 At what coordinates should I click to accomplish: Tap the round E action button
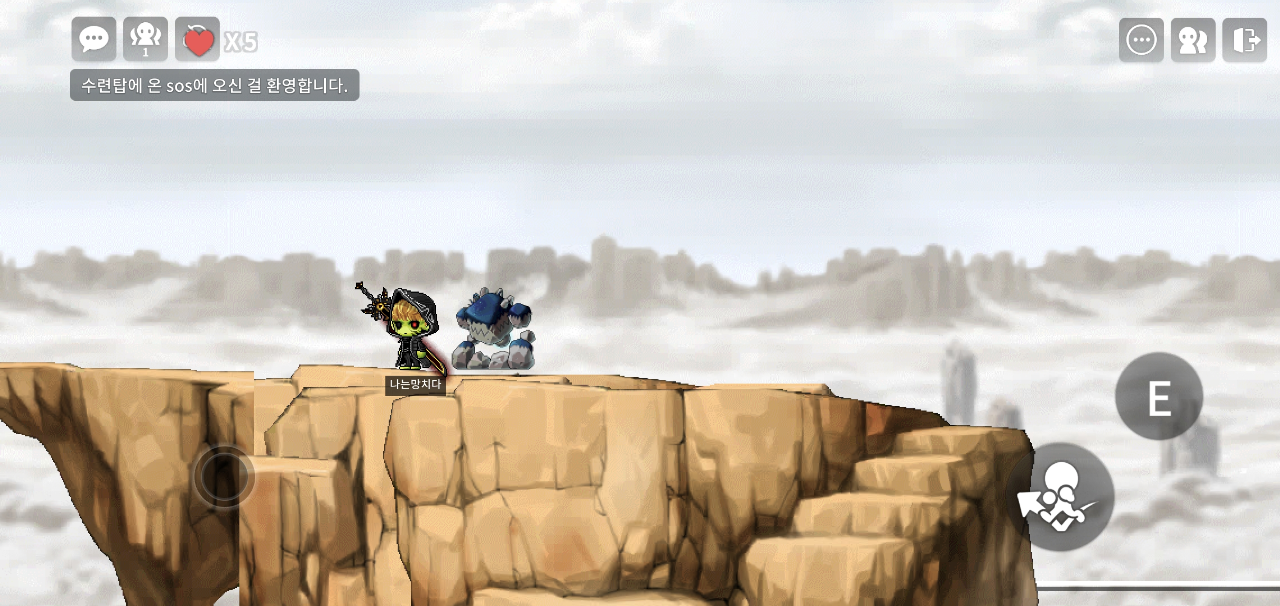pos(1159,397)
